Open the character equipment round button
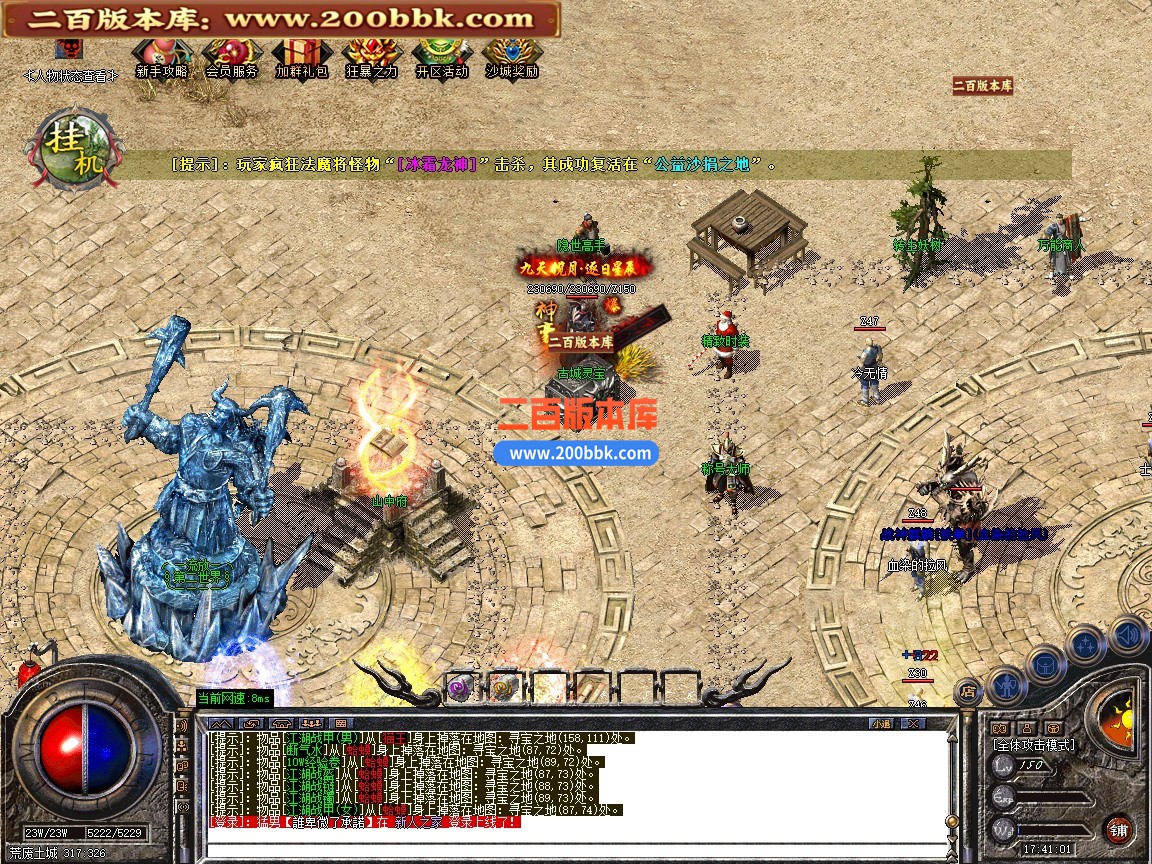The width and height of the screenshot is (1152, 864). click(1005, 684)
